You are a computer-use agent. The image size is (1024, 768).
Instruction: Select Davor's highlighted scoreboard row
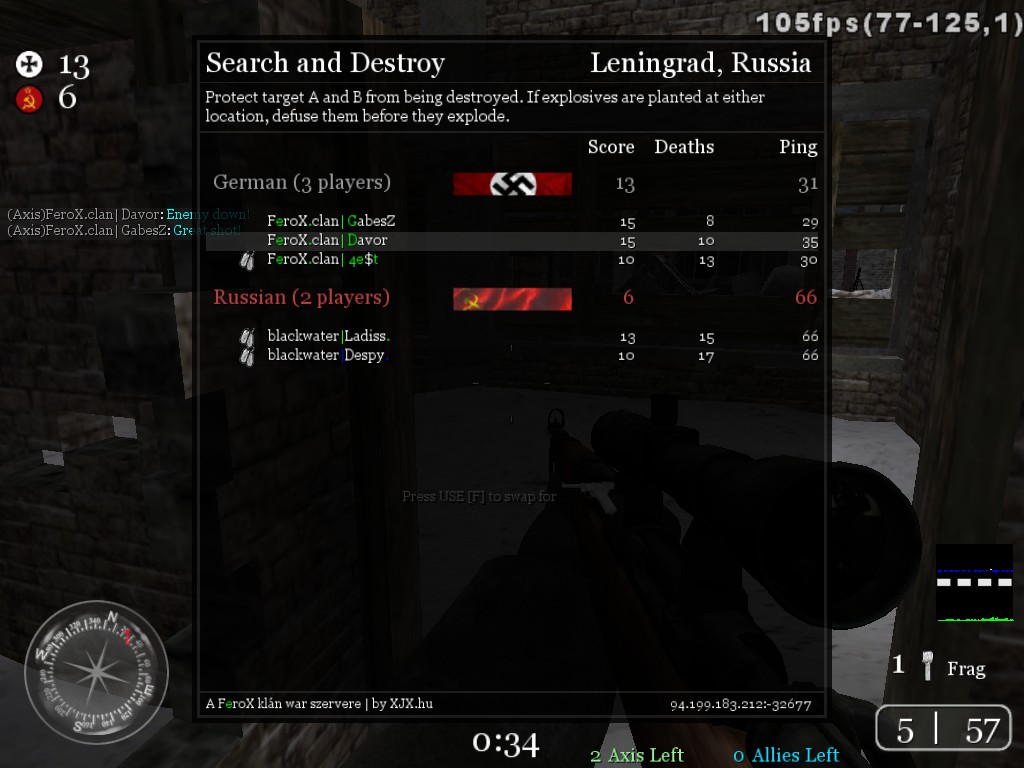(512, 241)
